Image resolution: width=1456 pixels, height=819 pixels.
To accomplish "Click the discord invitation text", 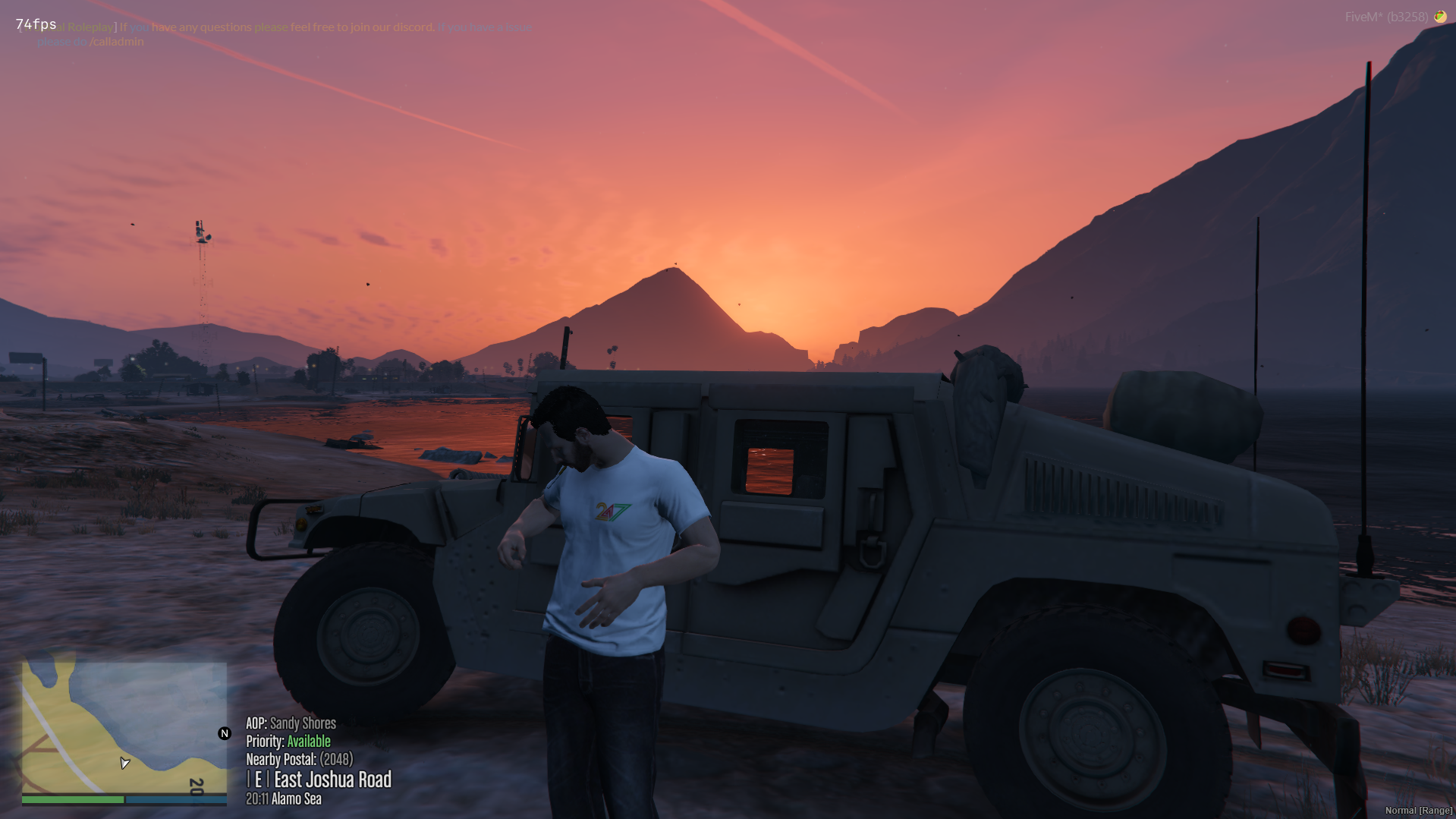I will pyautogui.click(x=379, y=27).
